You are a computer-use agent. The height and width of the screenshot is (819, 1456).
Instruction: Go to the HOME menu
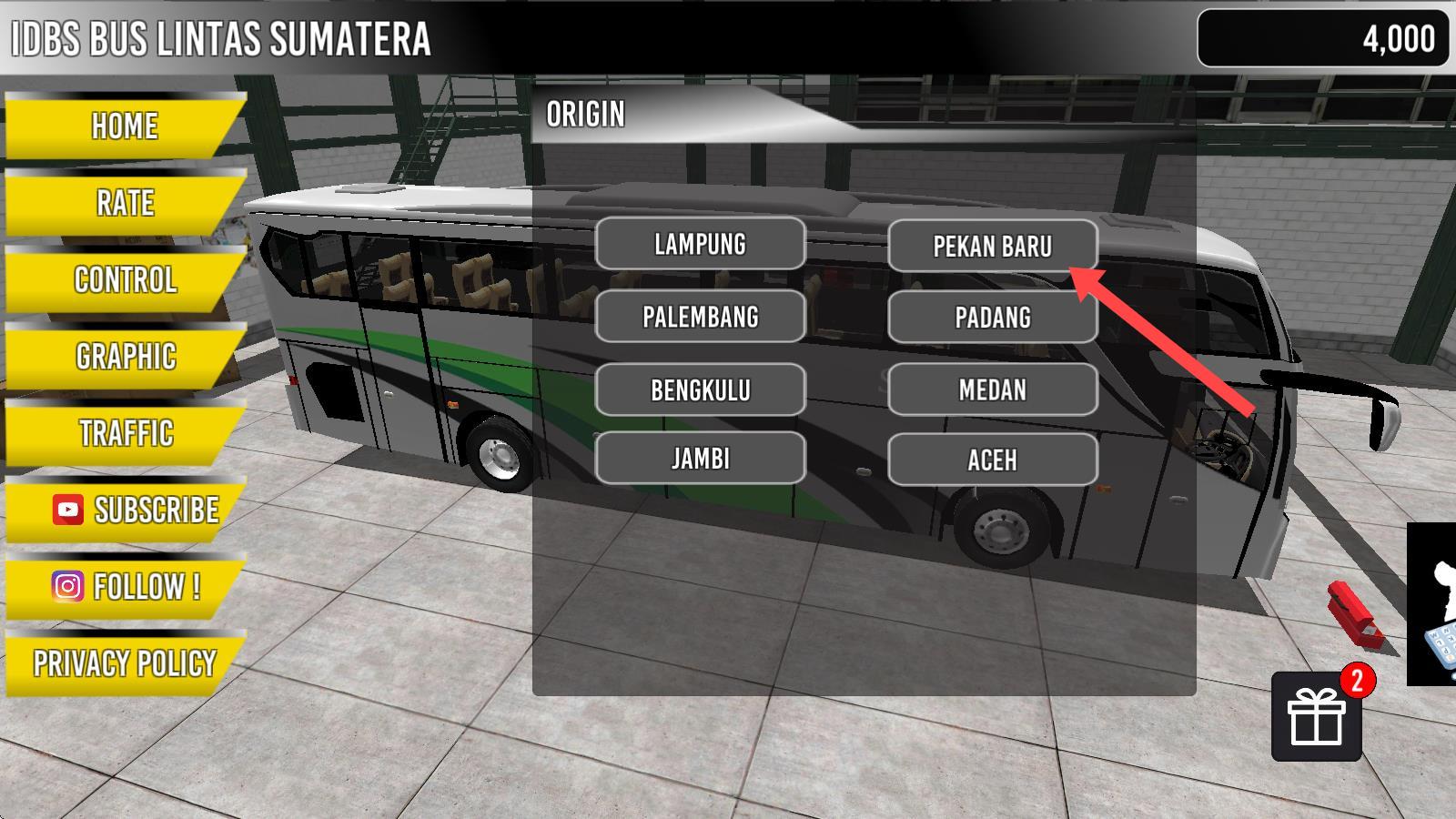(x=125, y=126)
